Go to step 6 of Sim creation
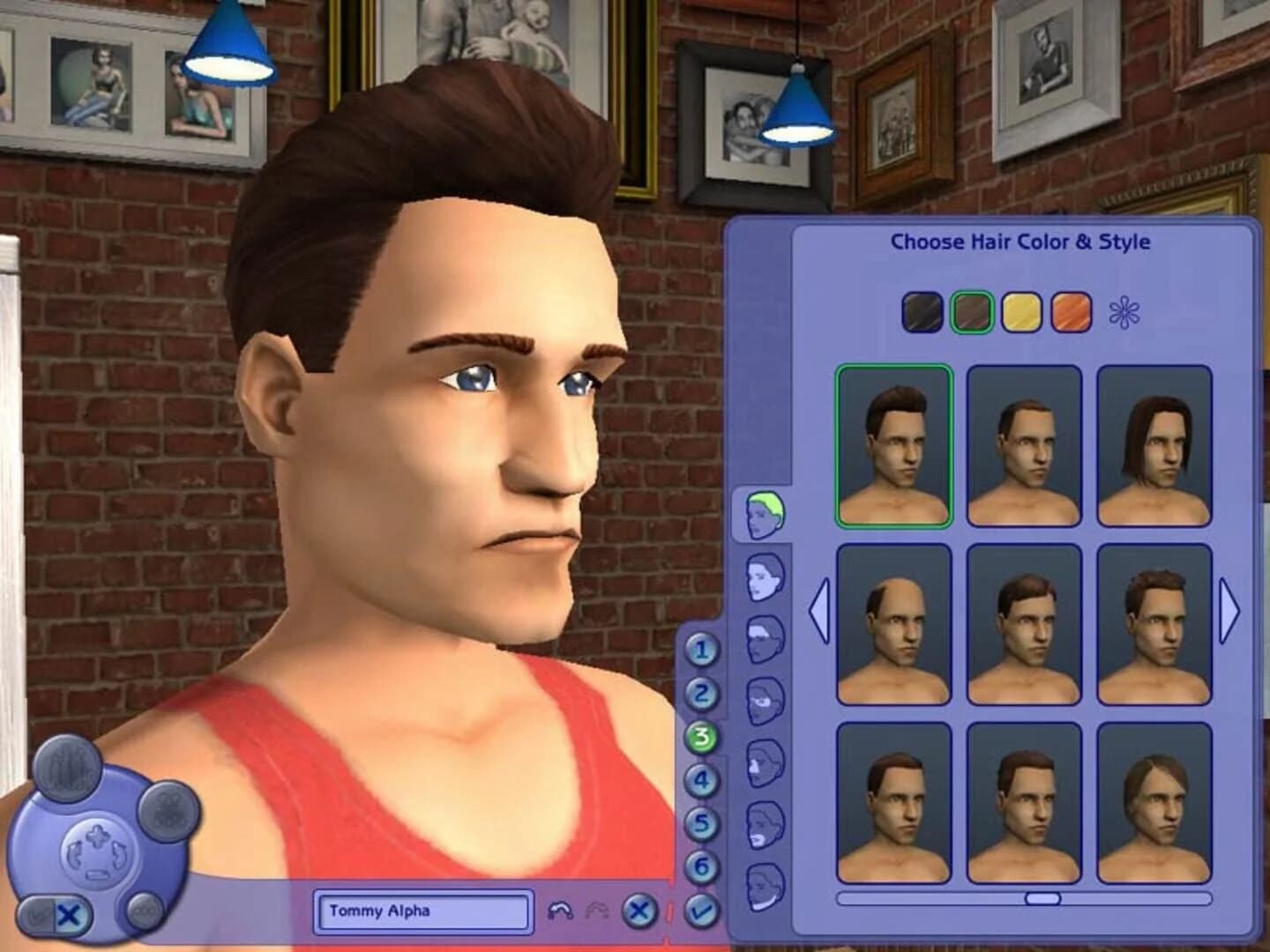Screen dimensions: 1270x952 (x=701, y=862)
